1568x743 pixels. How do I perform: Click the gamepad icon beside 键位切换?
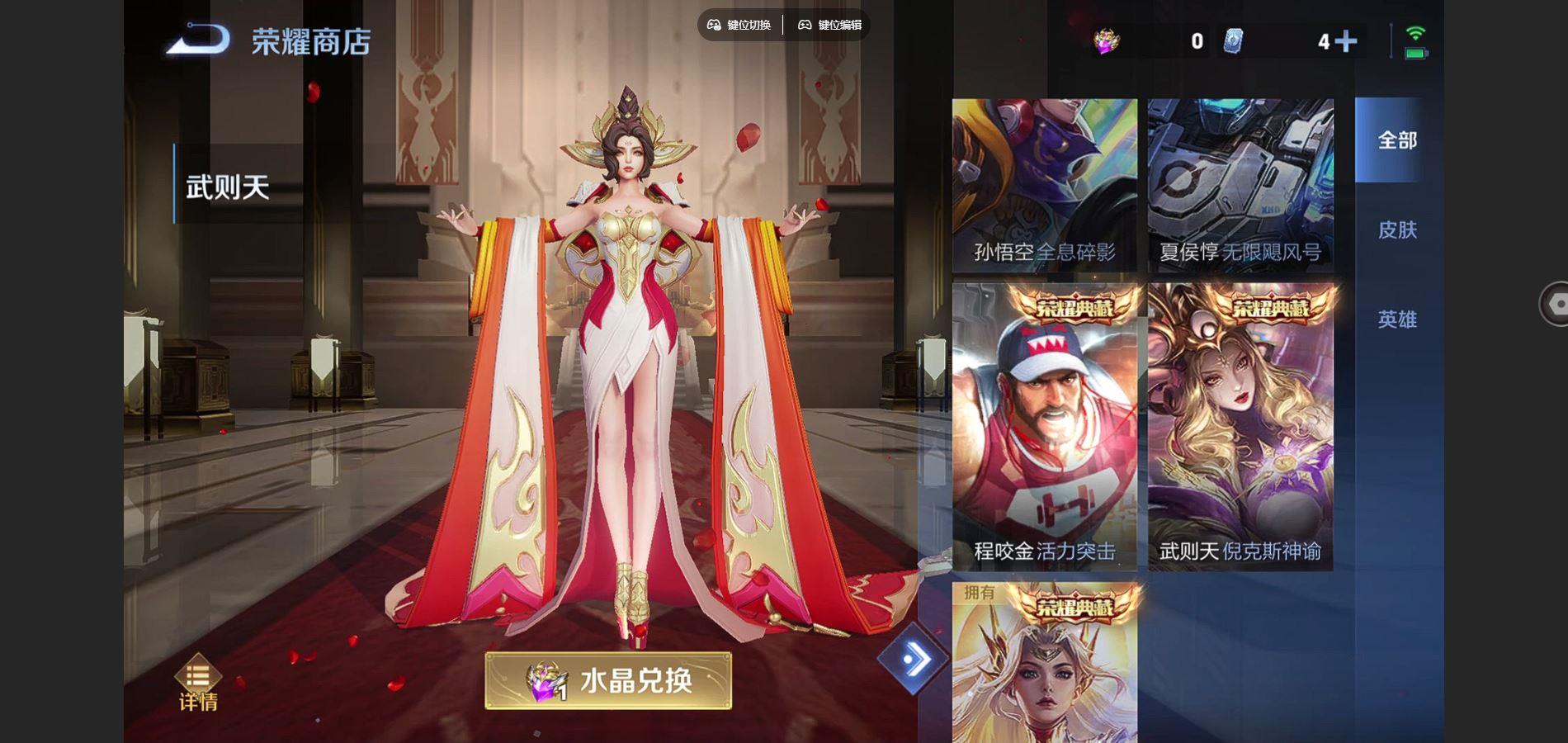coord(715,26)
